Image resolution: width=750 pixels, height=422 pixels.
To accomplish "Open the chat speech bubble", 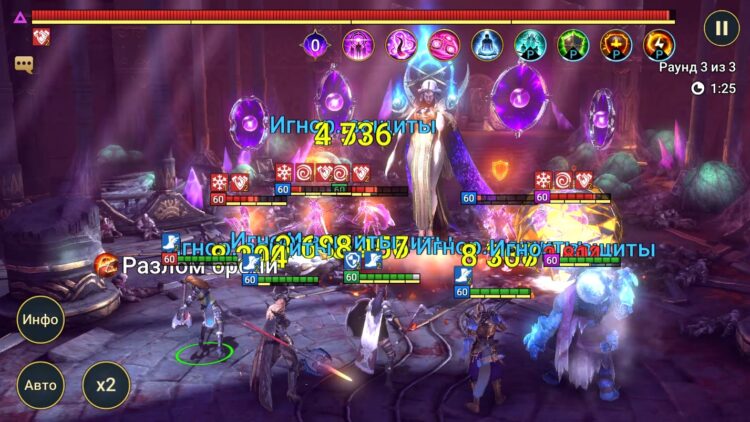I will (24, 63).
